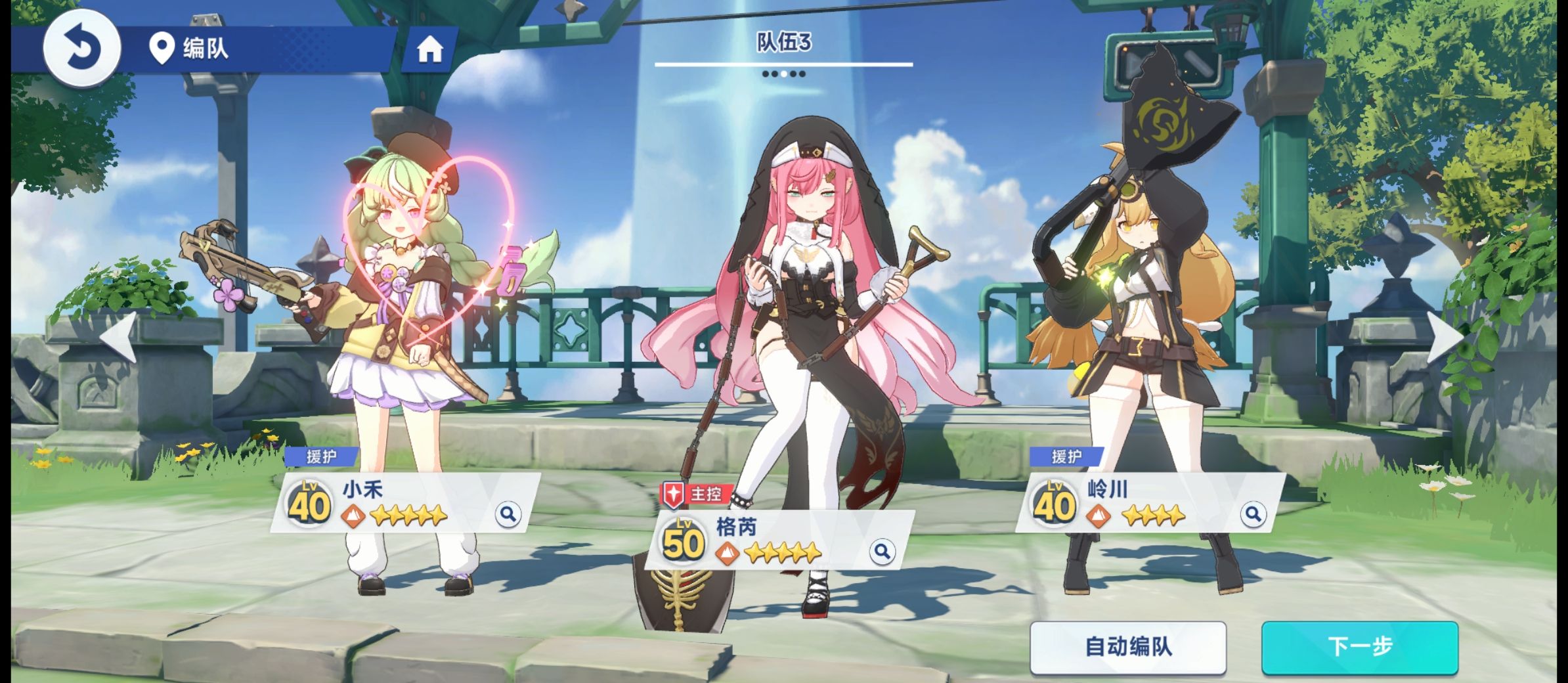Screen dimensions: 1568x683
Task: Click the team page indicator dots
Action: [783, 74]
